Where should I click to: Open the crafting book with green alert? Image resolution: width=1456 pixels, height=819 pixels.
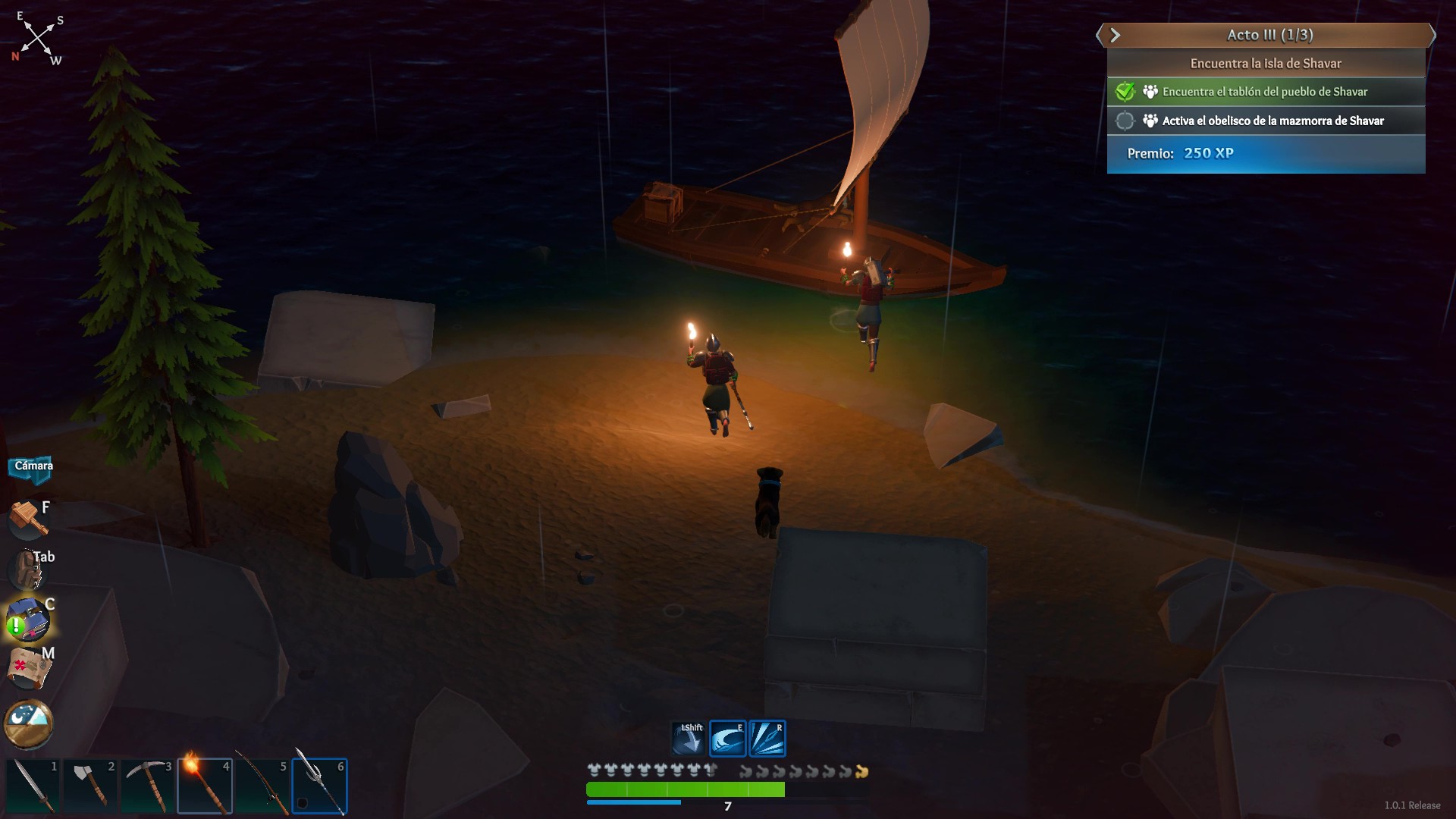29,620
